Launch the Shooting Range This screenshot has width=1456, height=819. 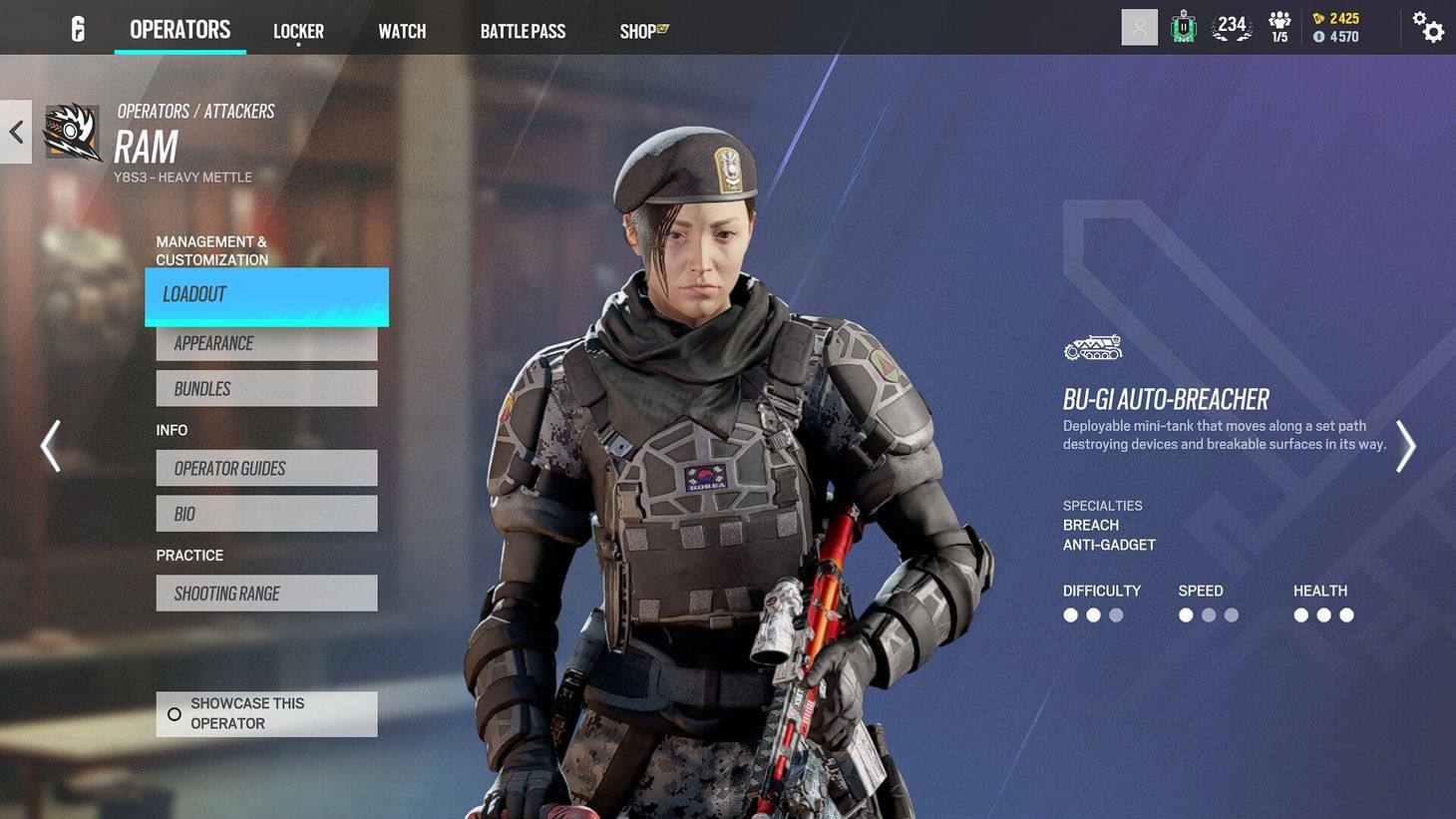(266, 593)
